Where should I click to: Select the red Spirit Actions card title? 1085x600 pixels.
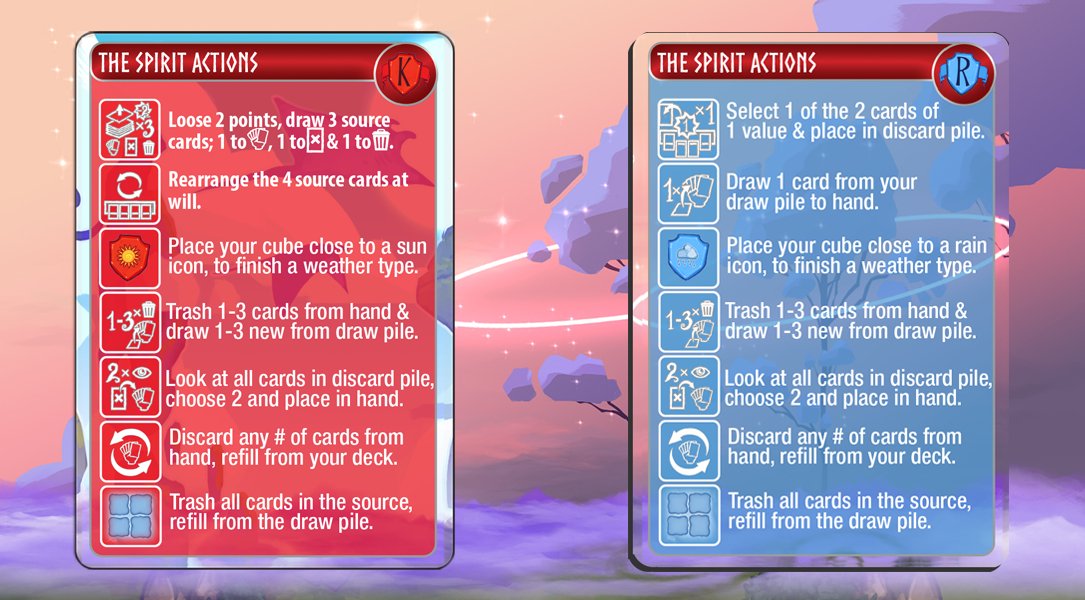point(179,63)
